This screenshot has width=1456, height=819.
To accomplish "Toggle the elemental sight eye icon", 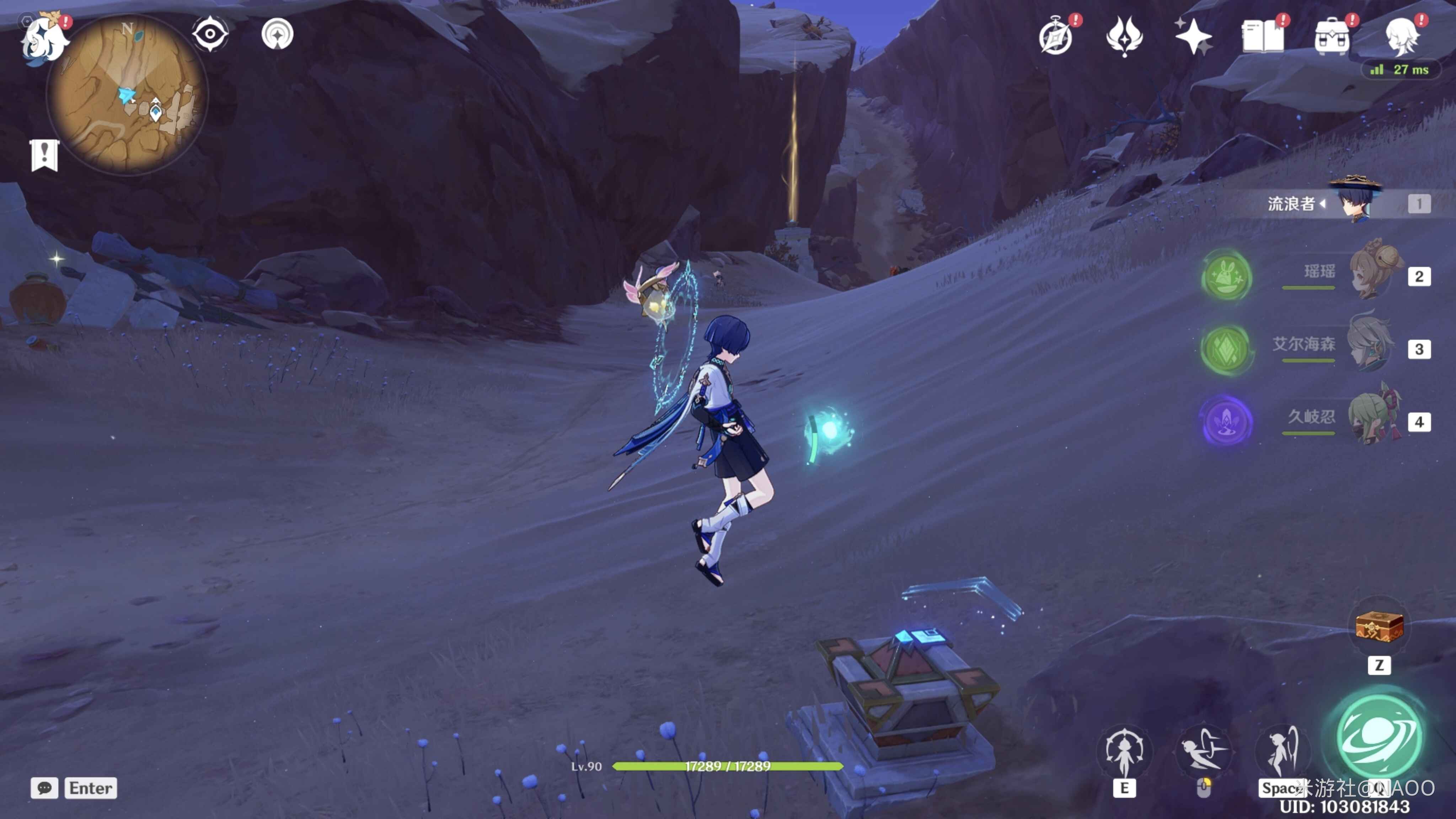I will 210,34.
